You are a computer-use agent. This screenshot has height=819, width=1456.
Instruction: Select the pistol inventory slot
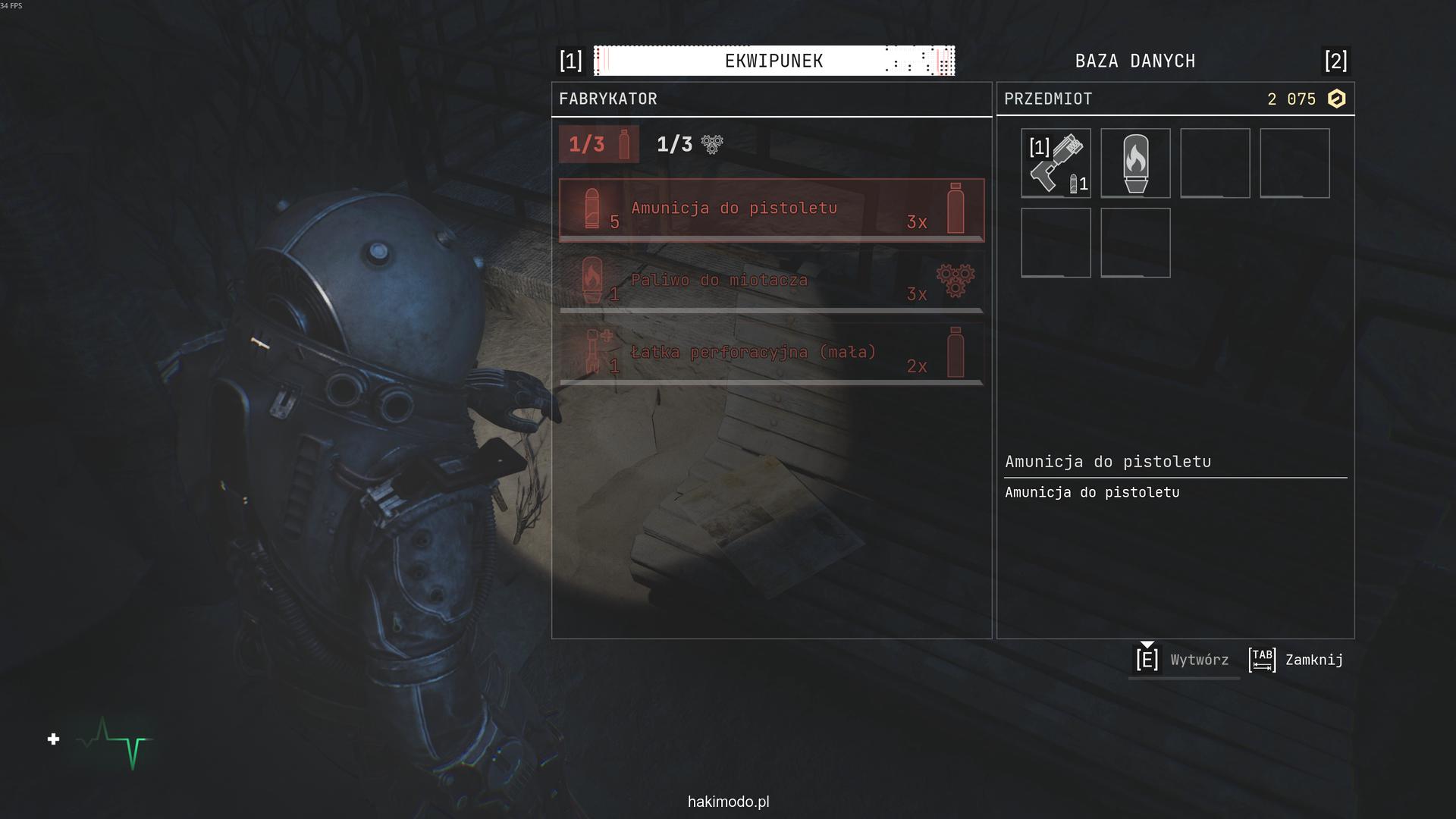click(1056, 163)
